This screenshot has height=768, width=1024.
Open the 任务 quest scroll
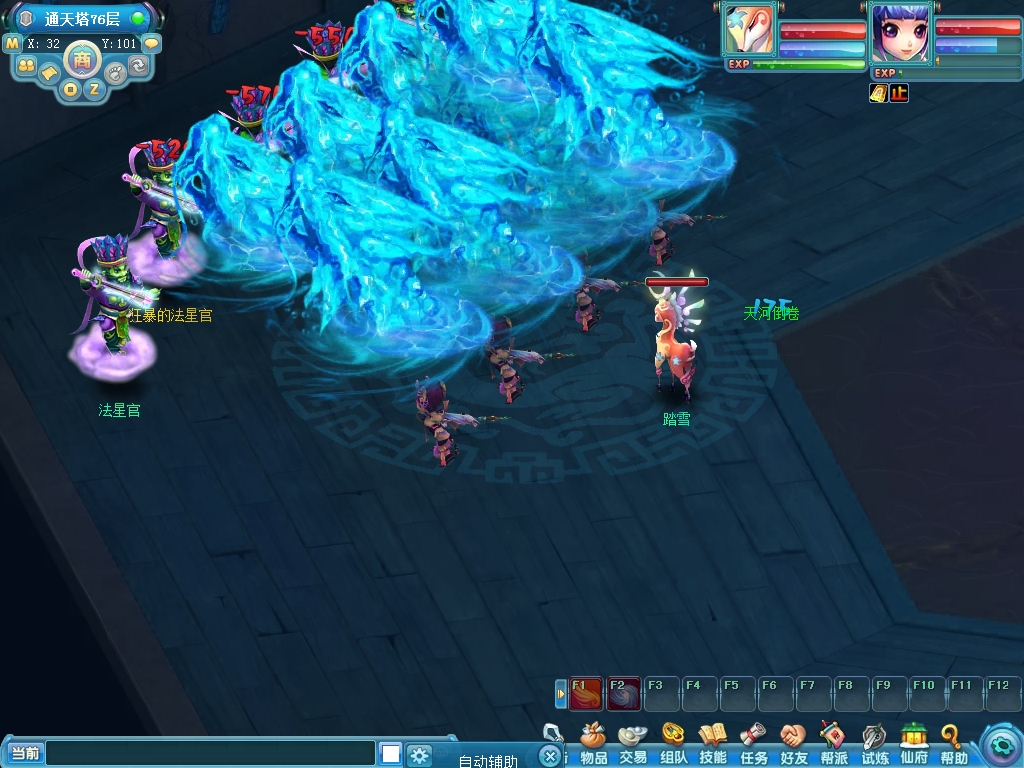[753, 745]
